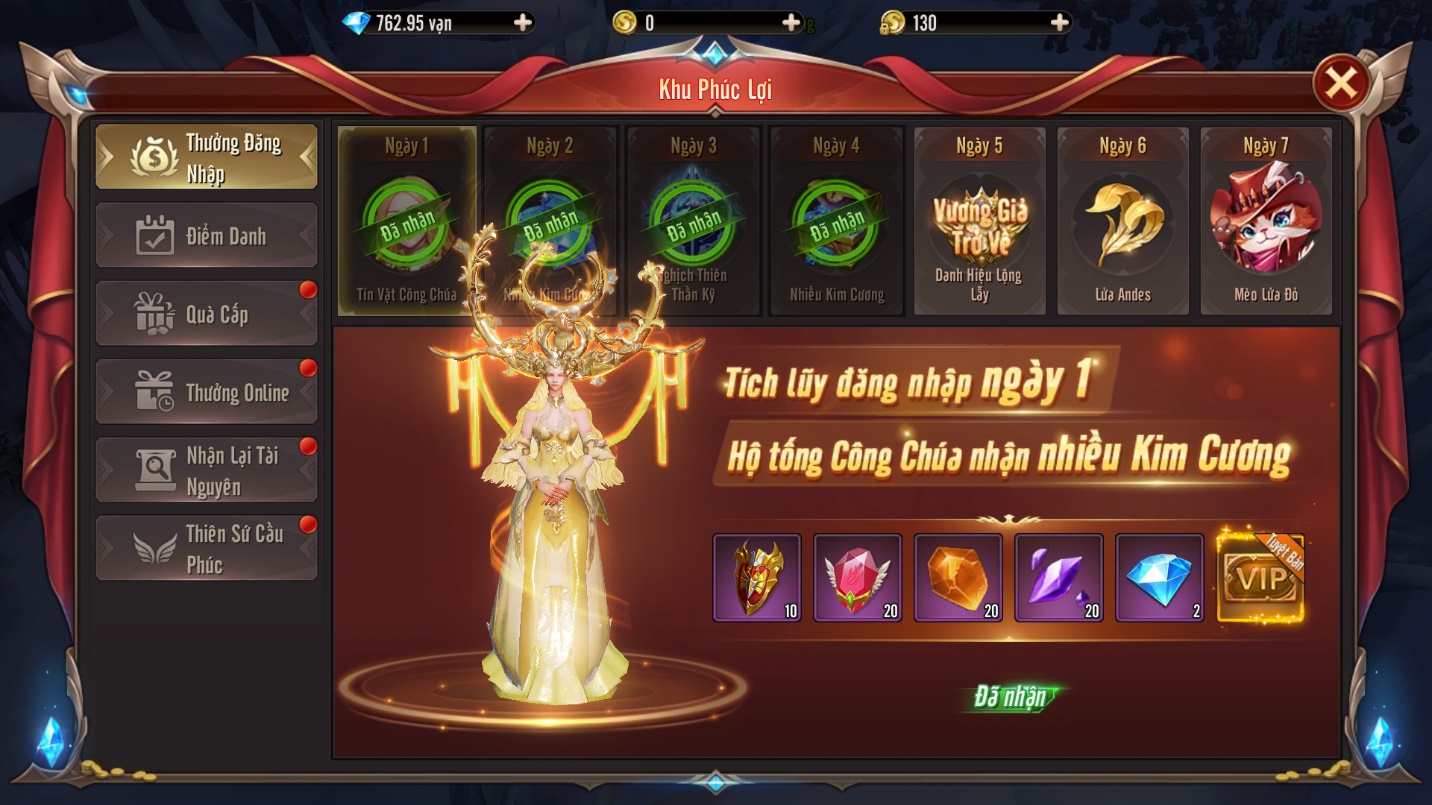1432x805 pixels.
Task: Open the Ngày 7 Mèo Lửa Đỏ reward
Action: point(1266,222)
